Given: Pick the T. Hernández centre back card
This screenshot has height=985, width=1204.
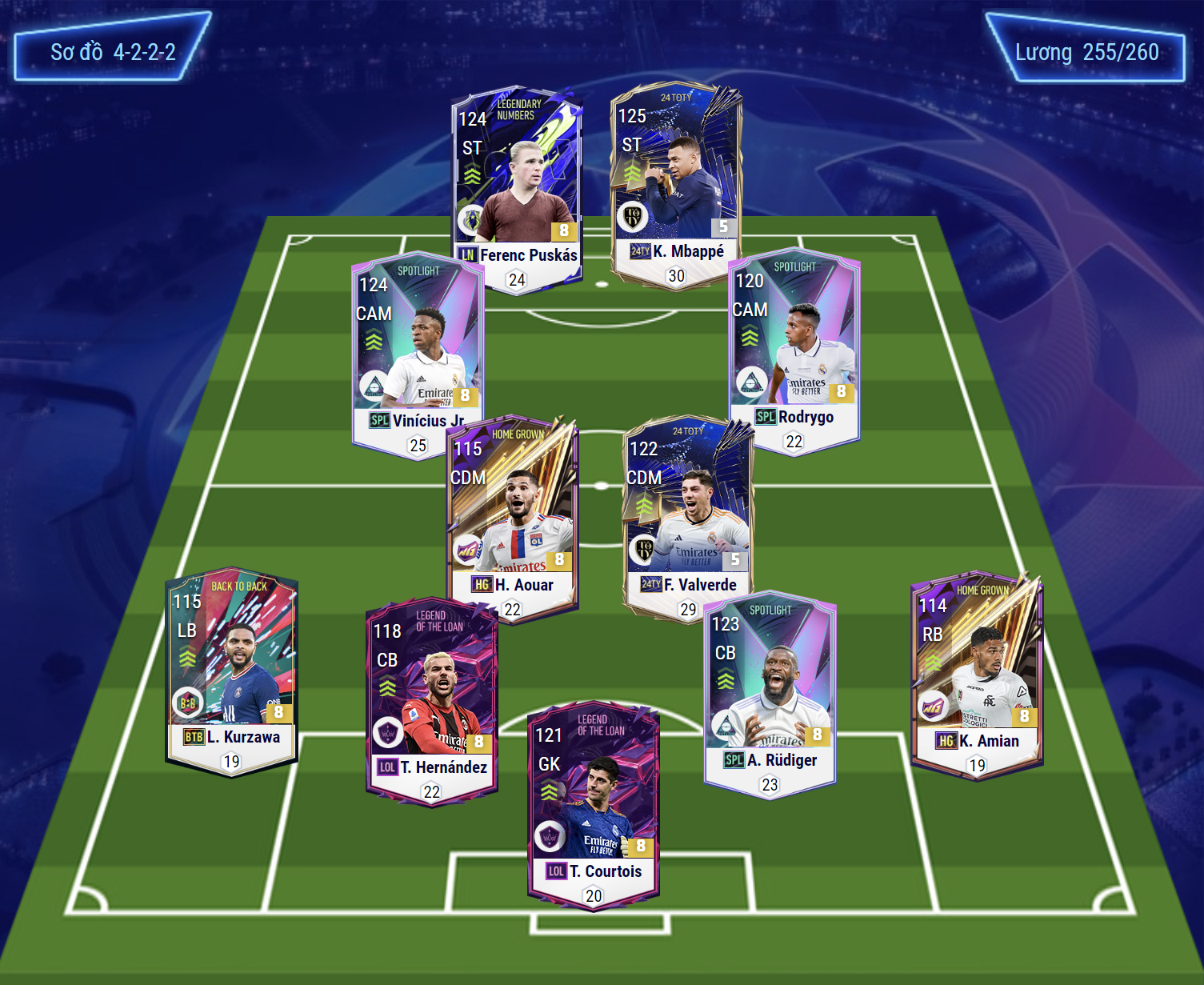Looking at the screenshot, I should tap(432, 700).
